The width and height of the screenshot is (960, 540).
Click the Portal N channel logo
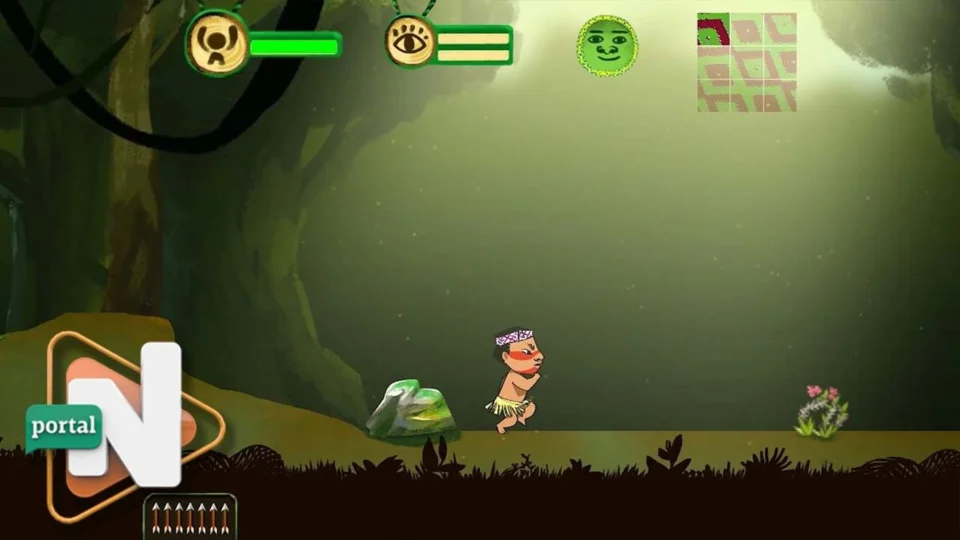click(x=122, y=424)
